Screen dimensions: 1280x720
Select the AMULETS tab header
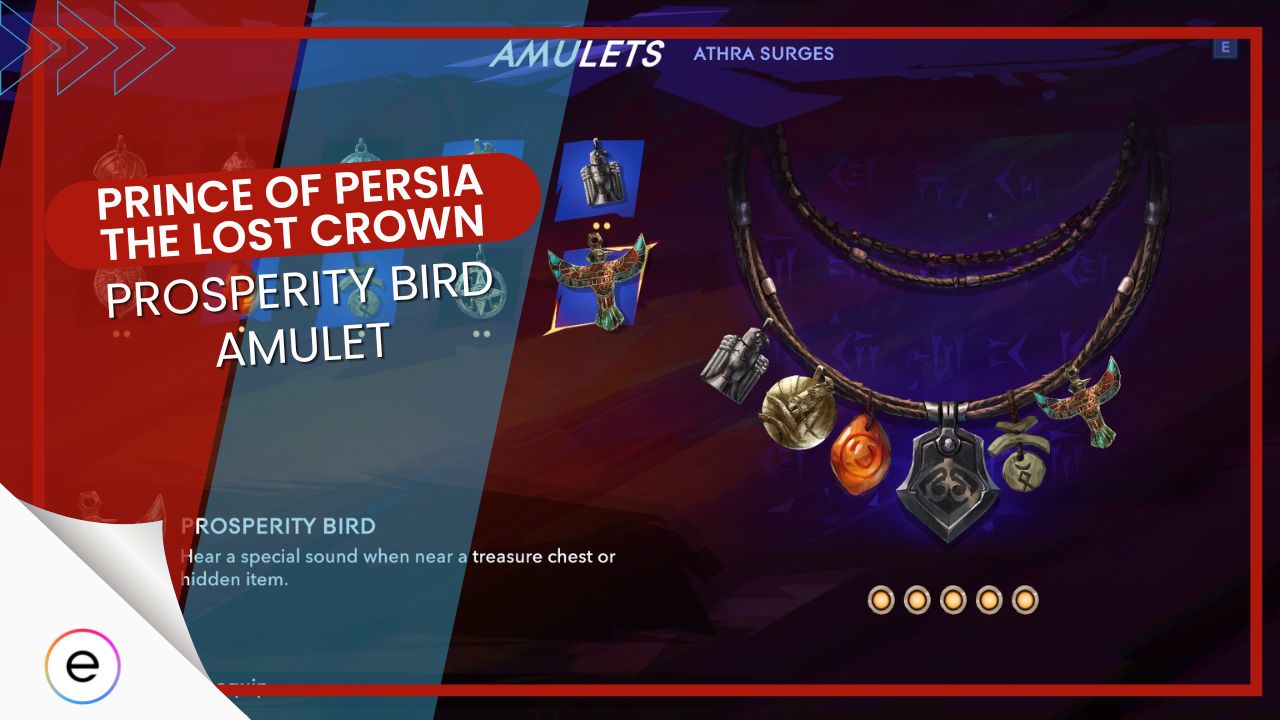(580, 55)
